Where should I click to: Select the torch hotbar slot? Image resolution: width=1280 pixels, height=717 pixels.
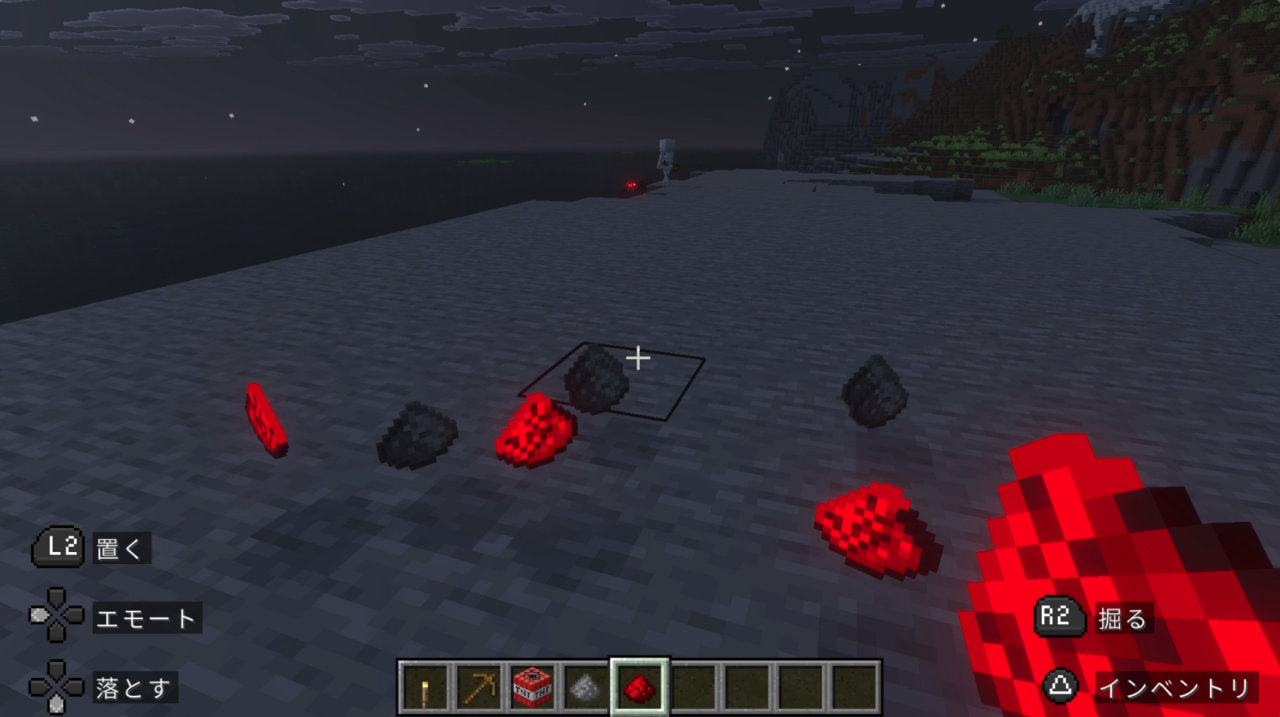click(x=425, y=687)
